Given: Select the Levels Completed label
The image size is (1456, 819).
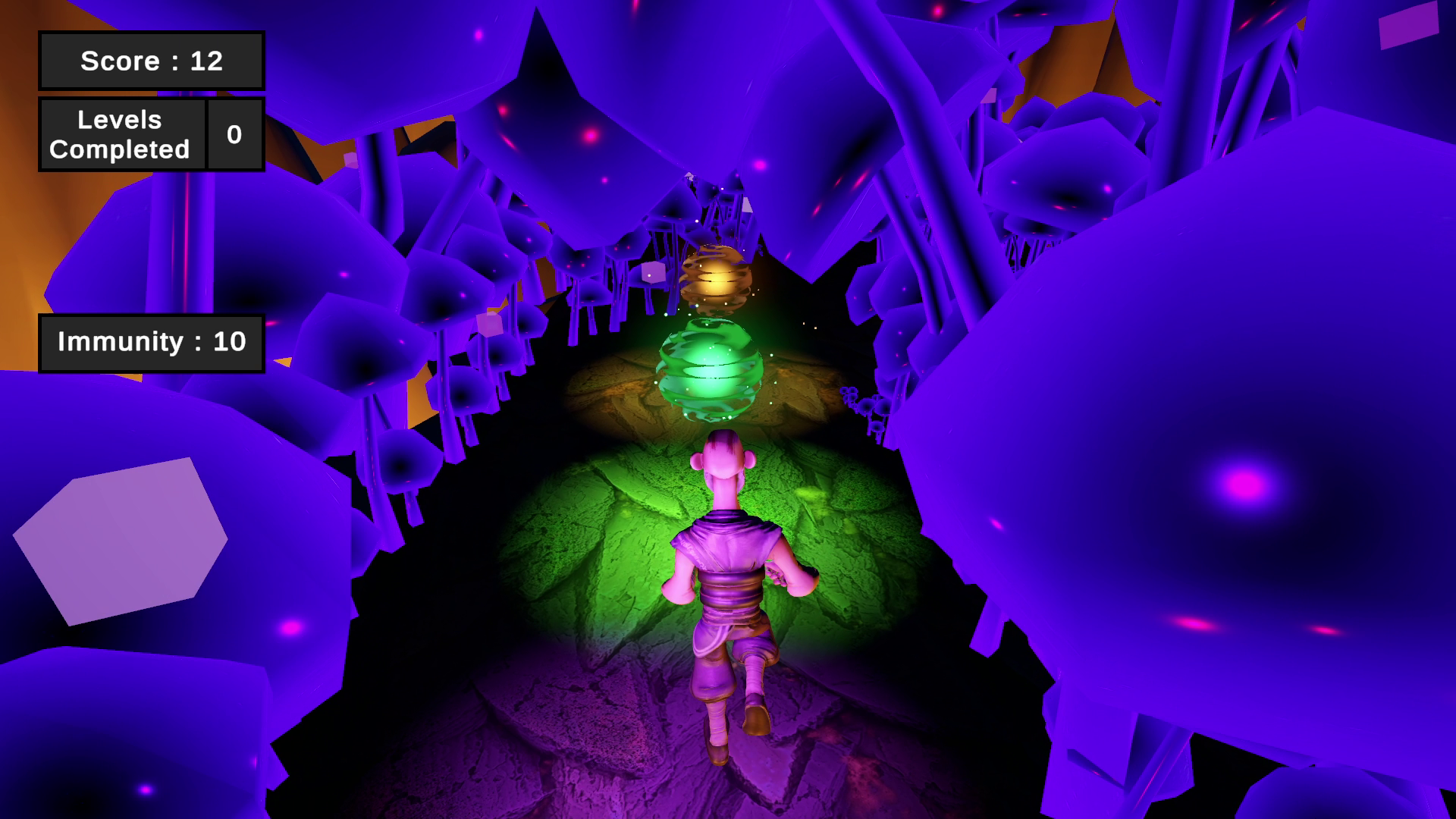Looking at the screenshot, I should pyautogui.click(x=121, y=134).
